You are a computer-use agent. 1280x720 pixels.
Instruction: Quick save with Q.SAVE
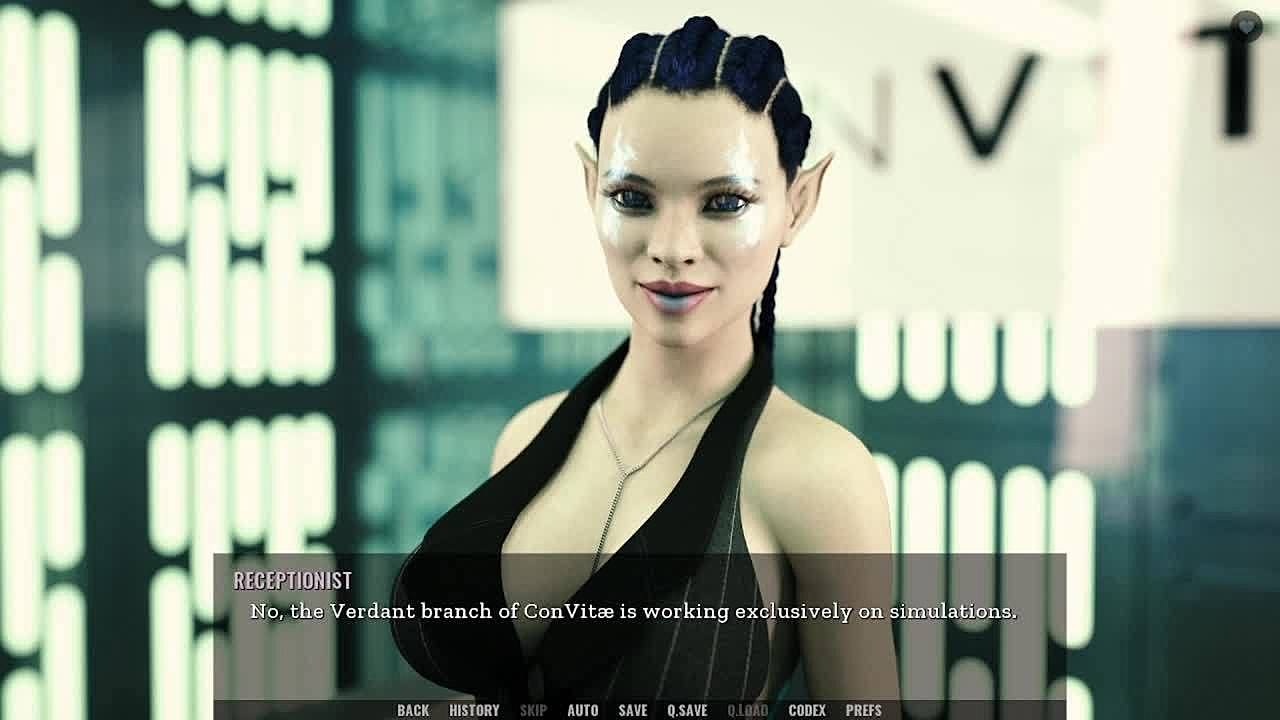687,710
